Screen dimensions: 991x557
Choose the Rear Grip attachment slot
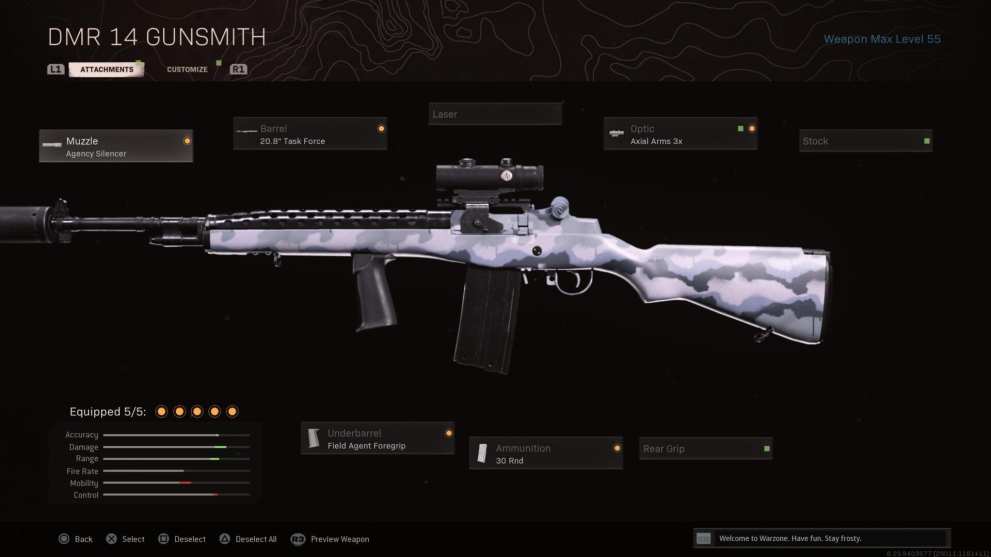tap(705, 449)
